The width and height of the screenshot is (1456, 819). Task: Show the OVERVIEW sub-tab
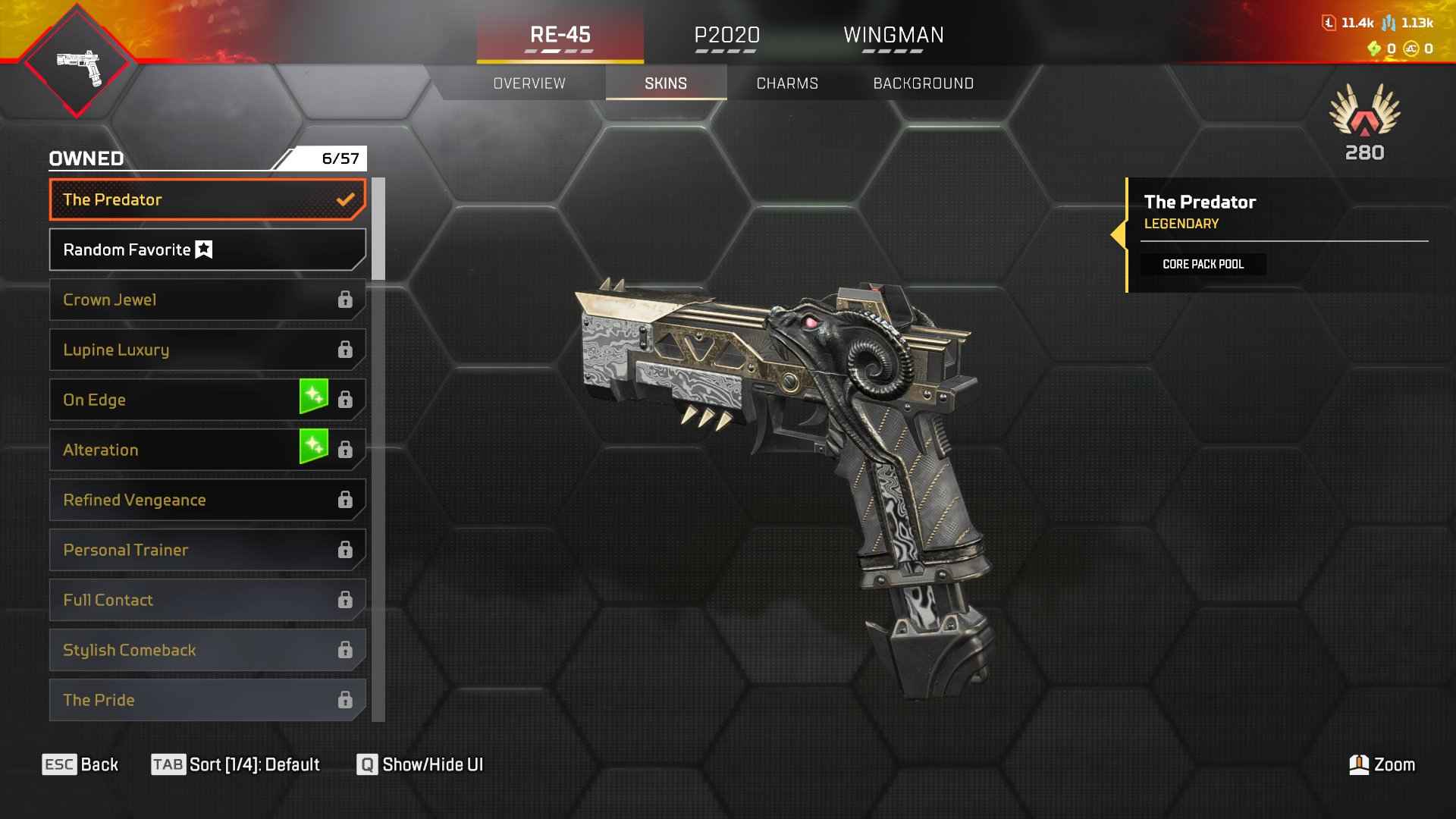(x=529, y=83)
